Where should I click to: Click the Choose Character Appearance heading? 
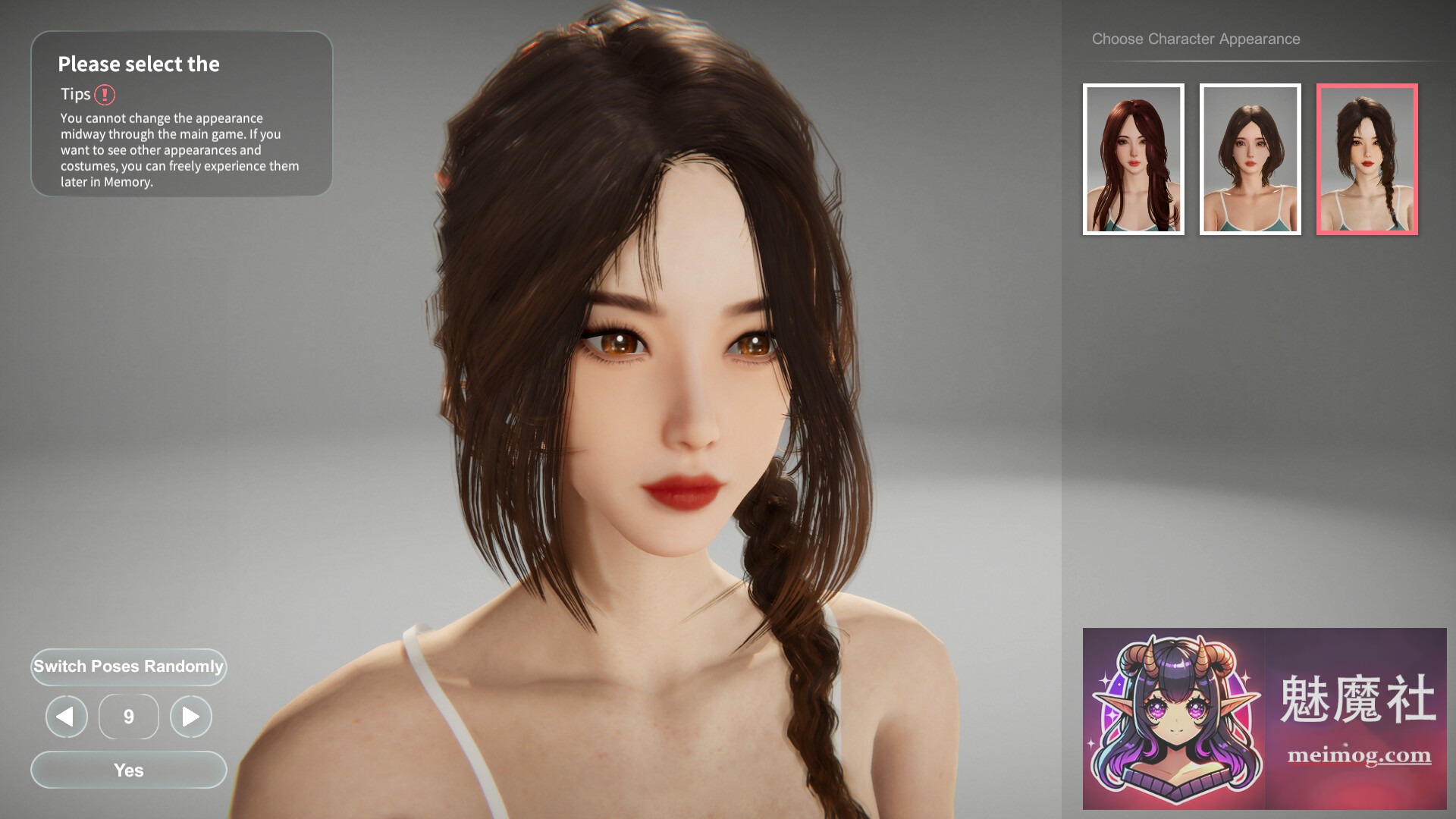pyautogui.click(x=1195, y=38)
